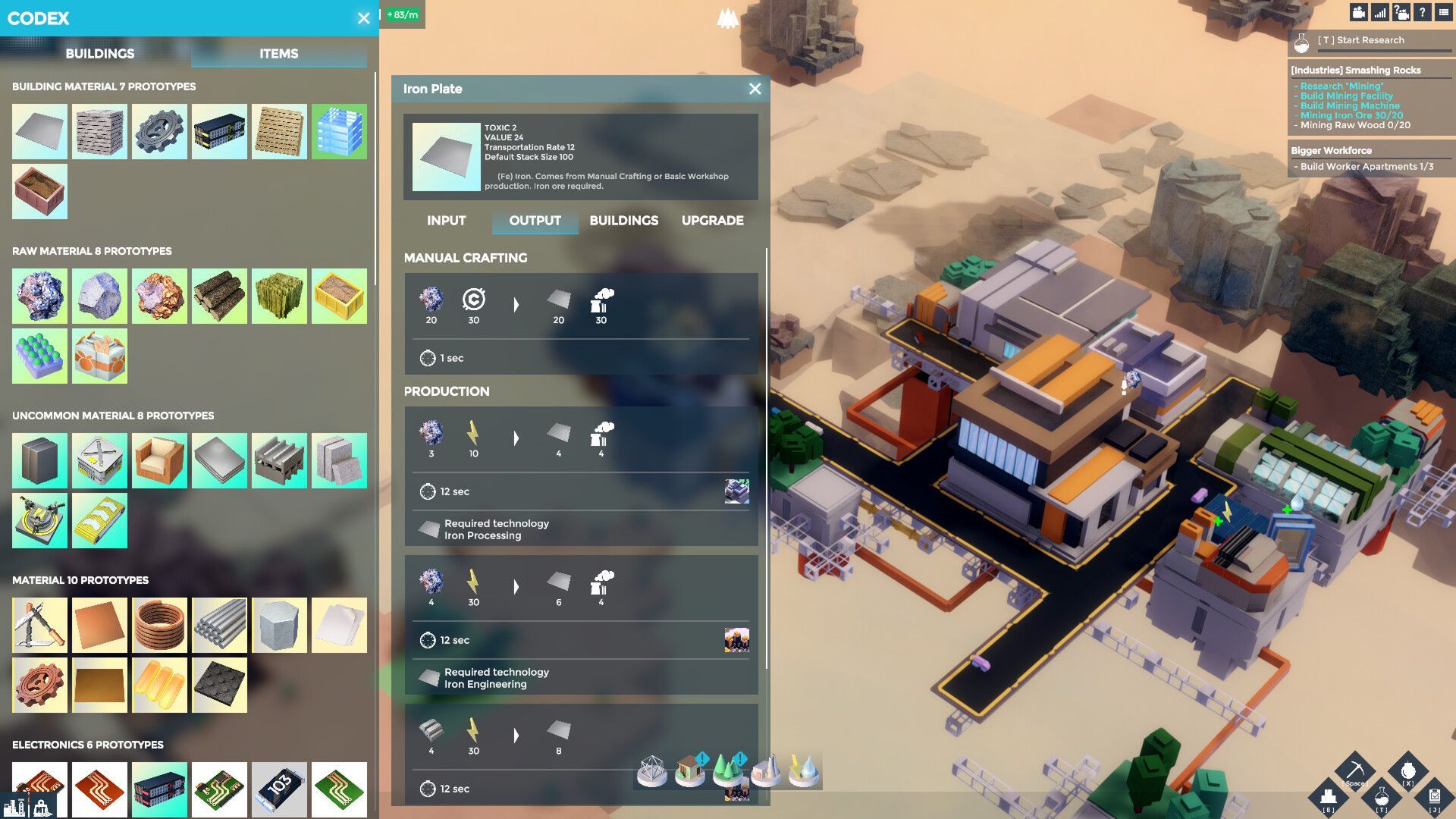Switch to the BUILDINGS tab in Codex
This screenshot has height=819, width=1456.
point(101,53)
